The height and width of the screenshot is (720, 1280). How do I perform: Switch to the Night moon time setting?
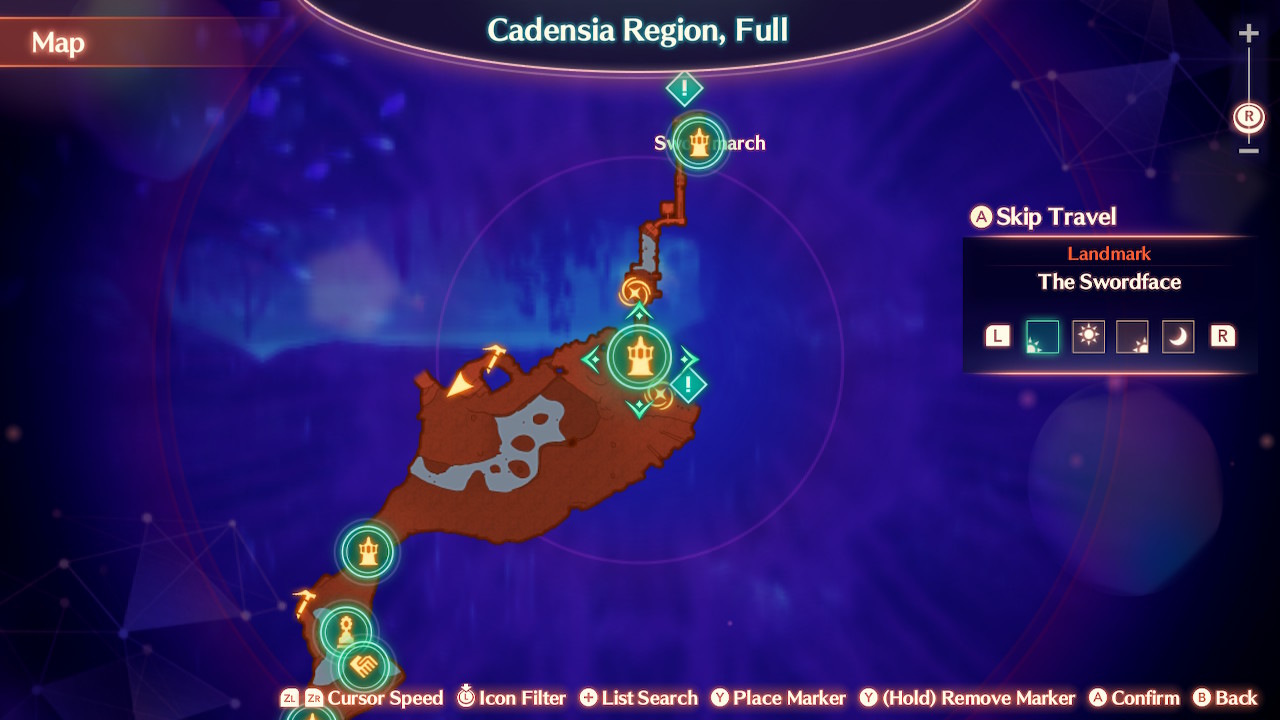click(1178, 336)
